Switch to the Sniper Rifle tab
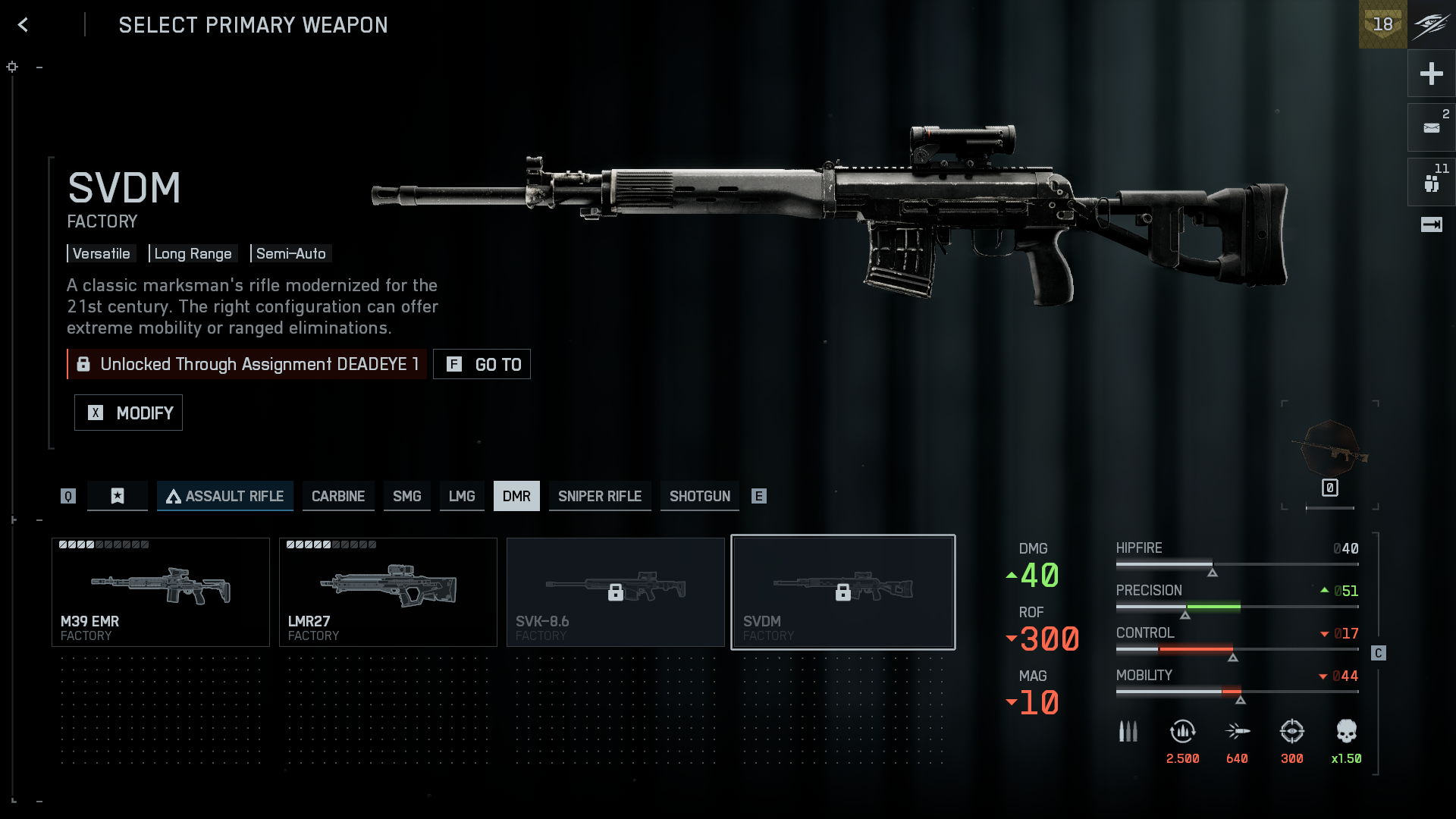The width and height of the screenshot is (1456, 819). tap(600, 496)
